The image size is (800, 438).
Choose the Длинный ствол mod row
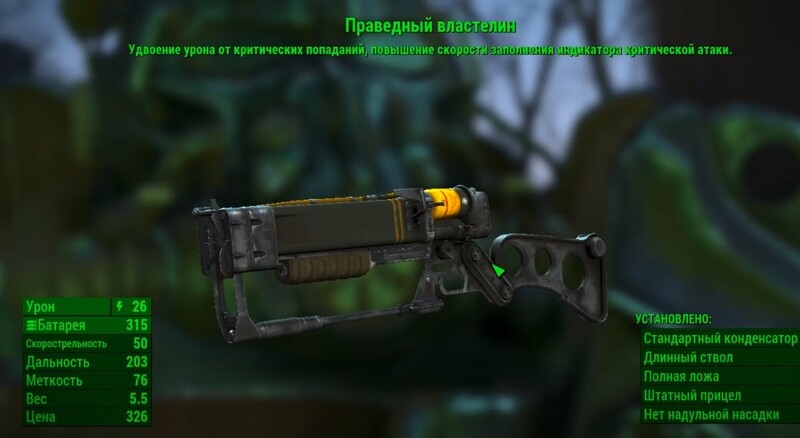(x=720, y=357)
